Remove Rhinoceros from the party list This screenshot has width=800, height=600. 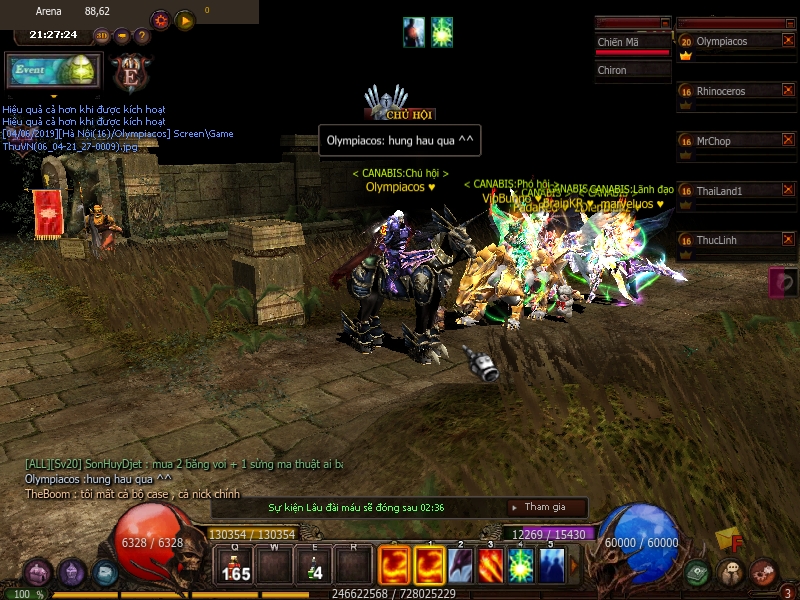(788, 91)
